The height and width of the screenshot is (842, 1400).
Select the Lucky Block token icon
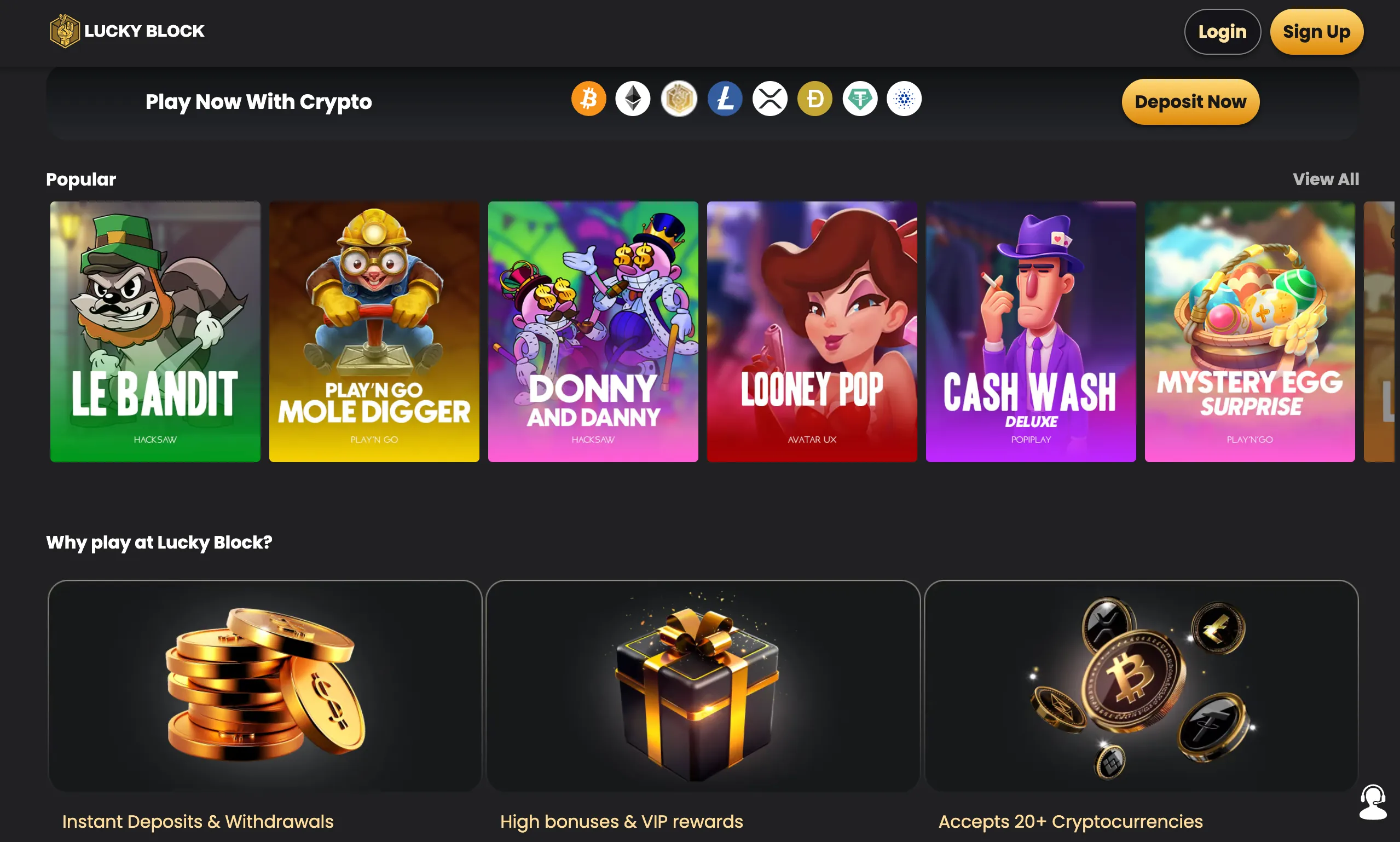679,99
